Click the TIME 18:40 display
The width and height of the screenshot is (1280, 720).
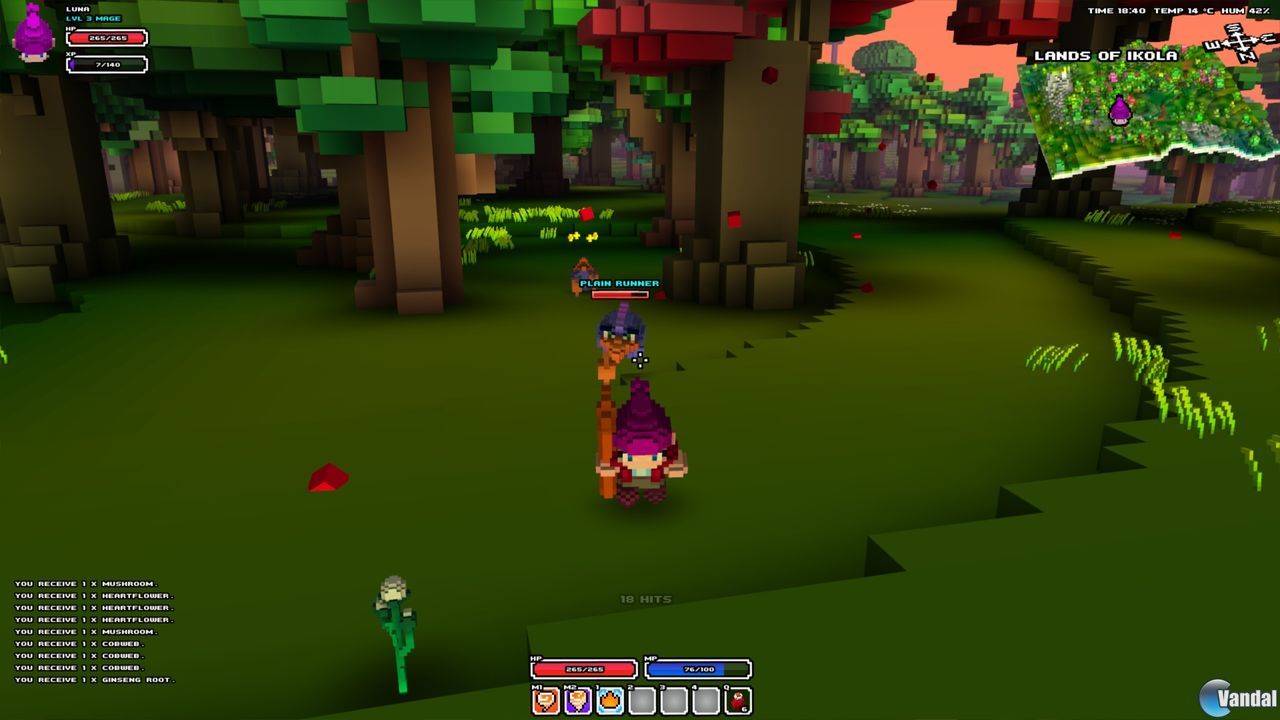coord(1110,8)
